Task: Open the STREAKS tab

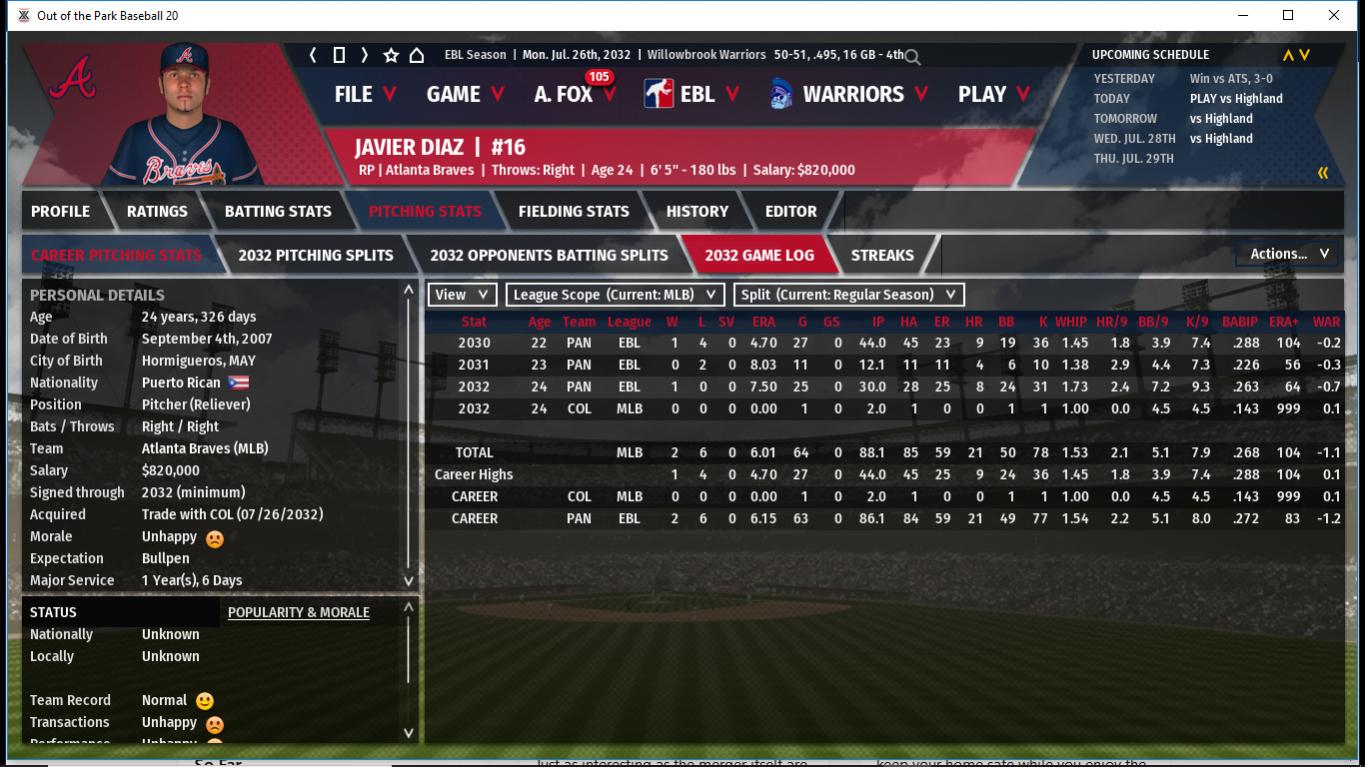Action: 882,255
